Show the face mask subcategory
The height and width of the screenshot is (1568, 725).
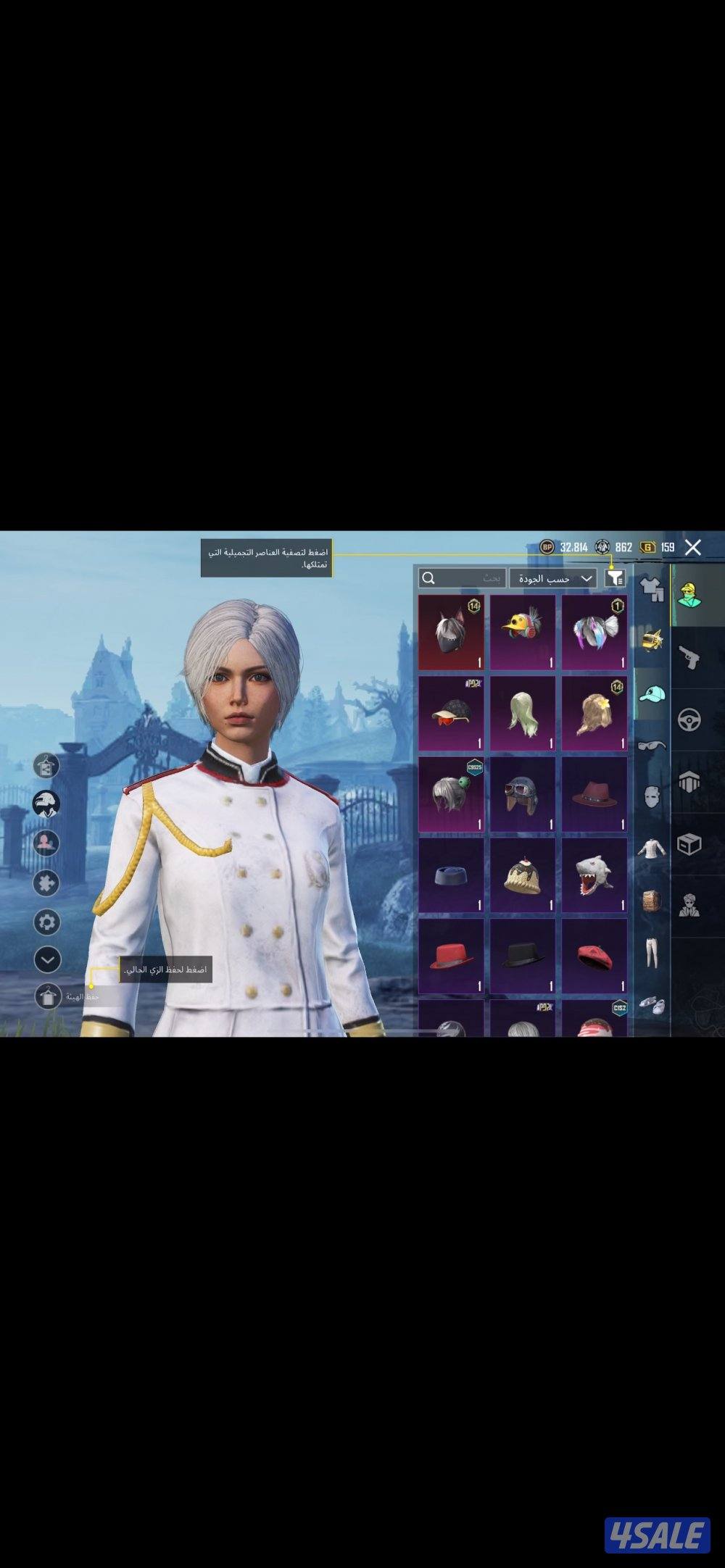point(651,796)
